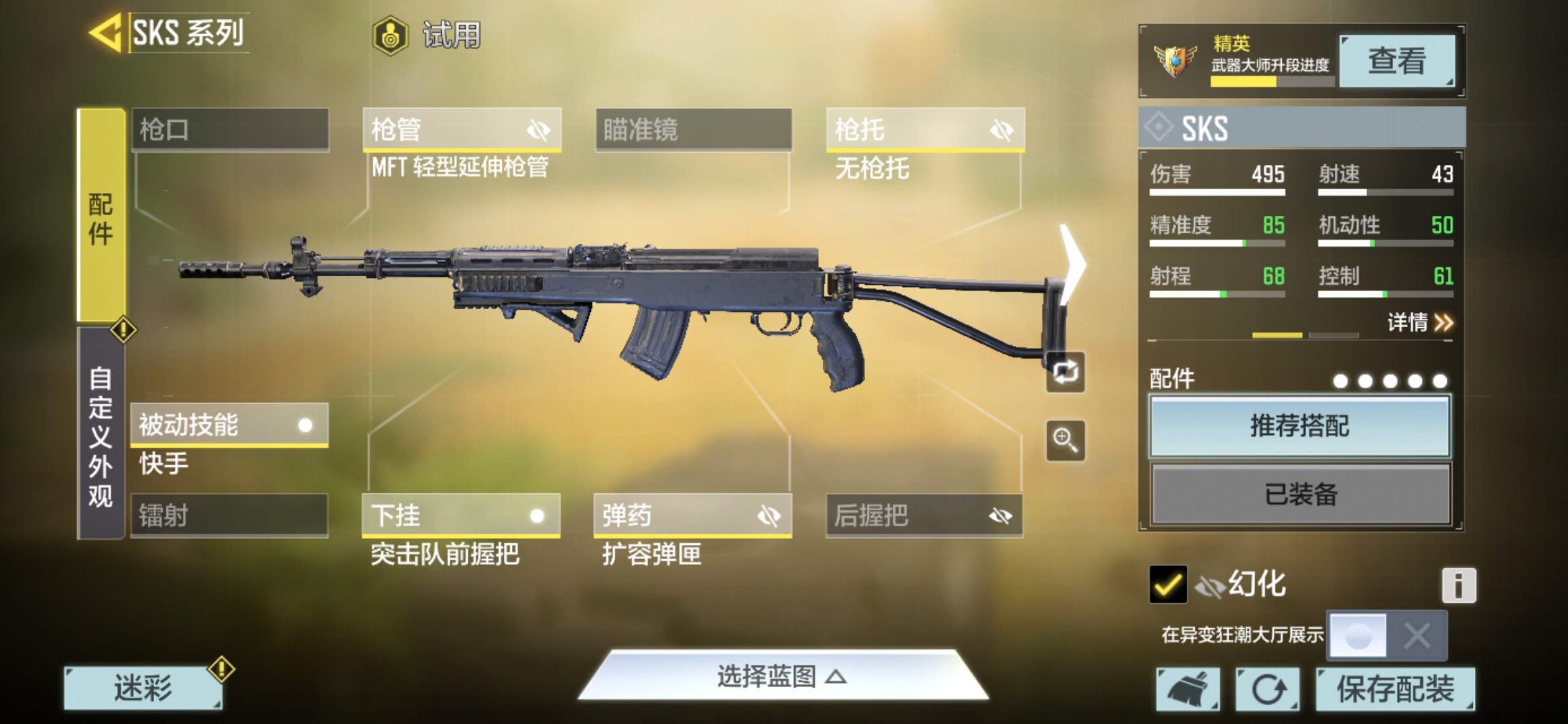
Task: Switch to the 自定义外观 tab
Action: [x=101, y=436]
